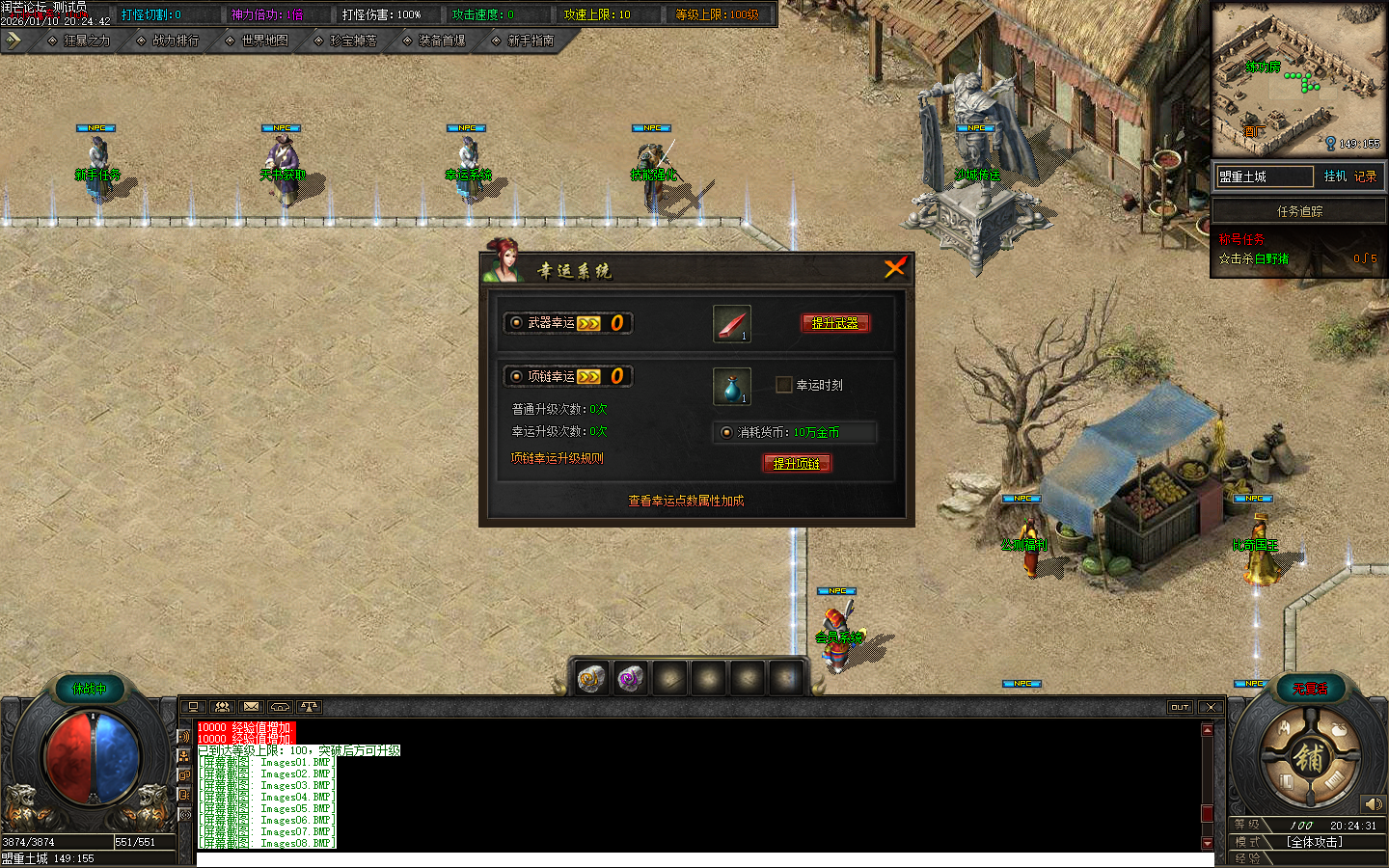Select the 武器幸运 radio button
This screenshot has height=868, width=1389.
(x=517, y=322)
